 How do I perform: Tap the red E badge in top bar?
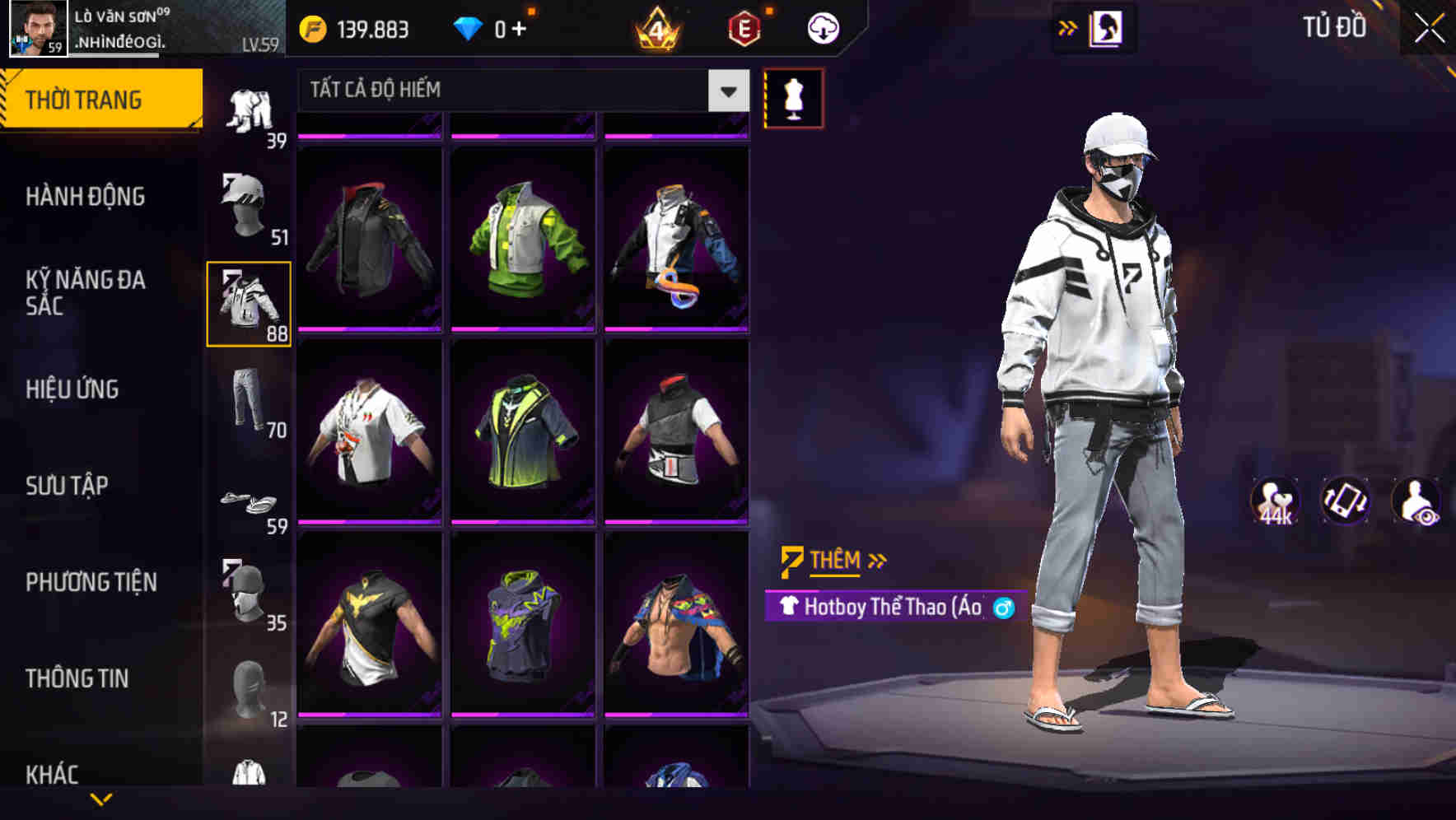click(x=743, y=26)
